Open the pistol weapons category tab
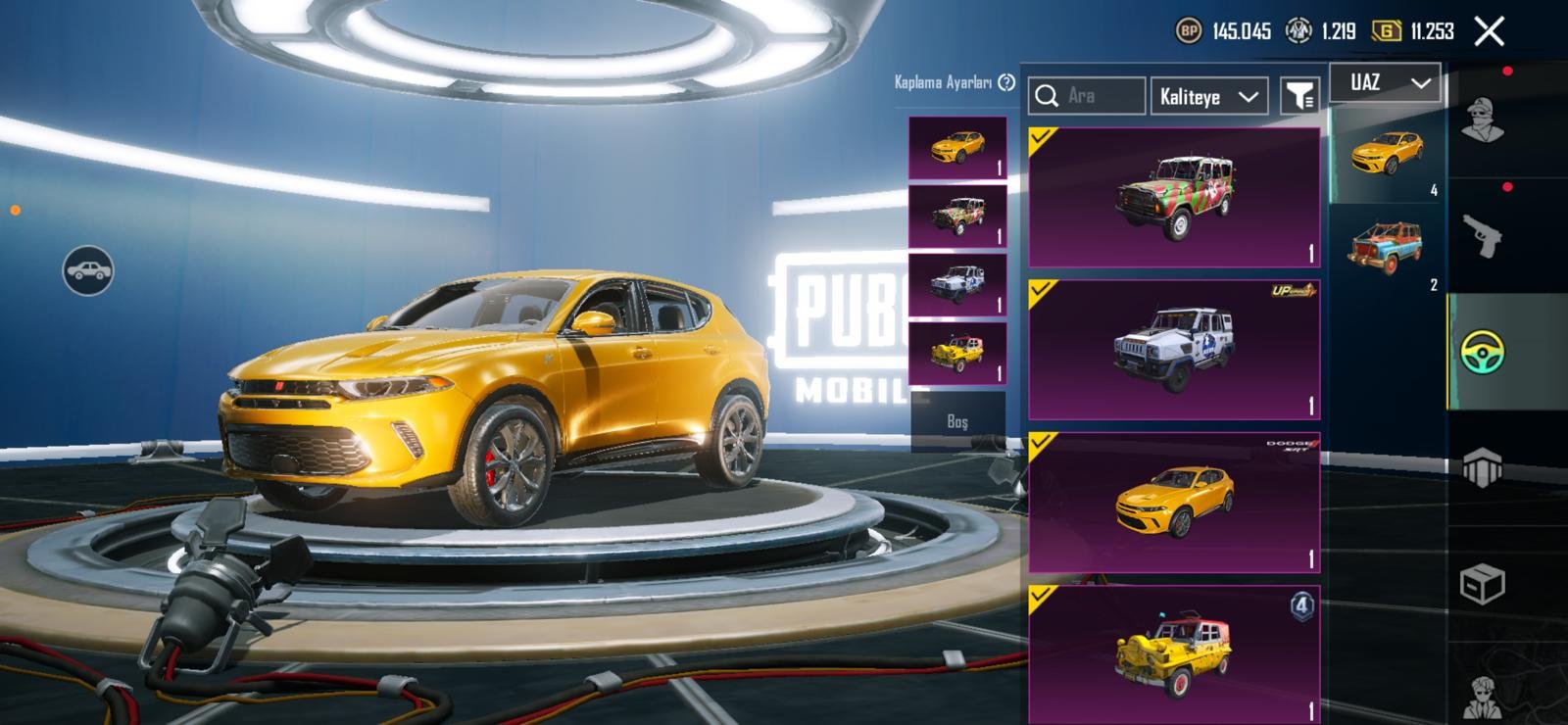 (x=1482, y=236)
